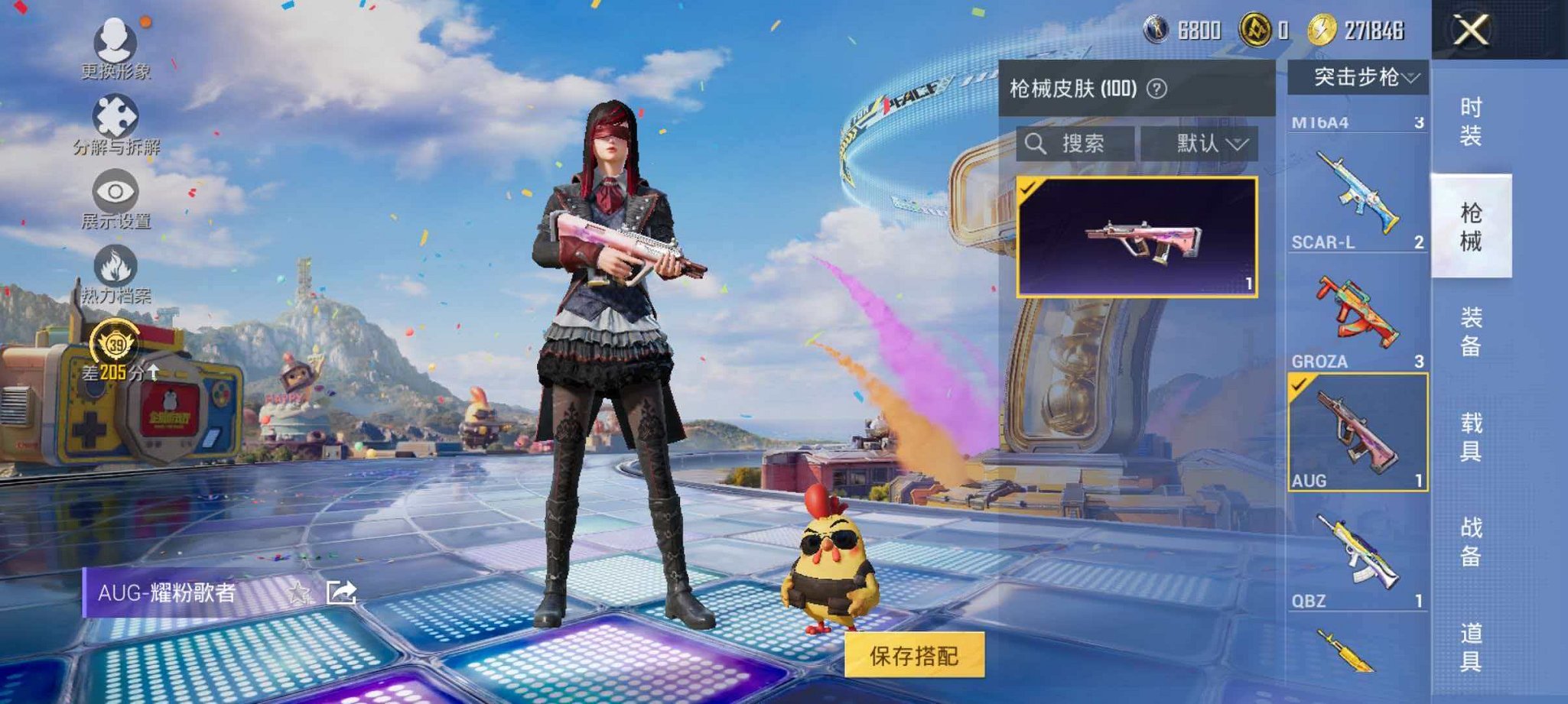Open the 更换形象 avatar change panel
Image resolution: width=1568 pixels, height=704 pixels.
point(112,42)
